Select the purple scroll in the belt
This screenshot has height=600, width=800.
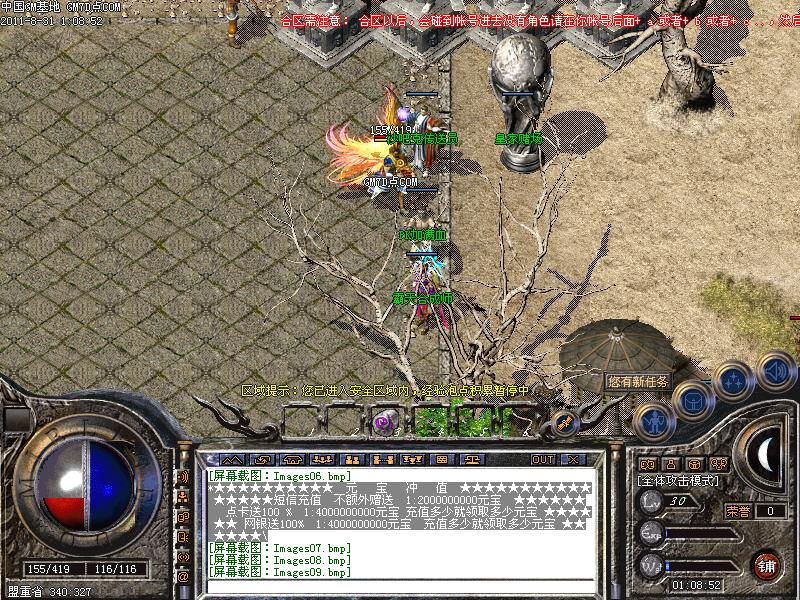point(383,422)
